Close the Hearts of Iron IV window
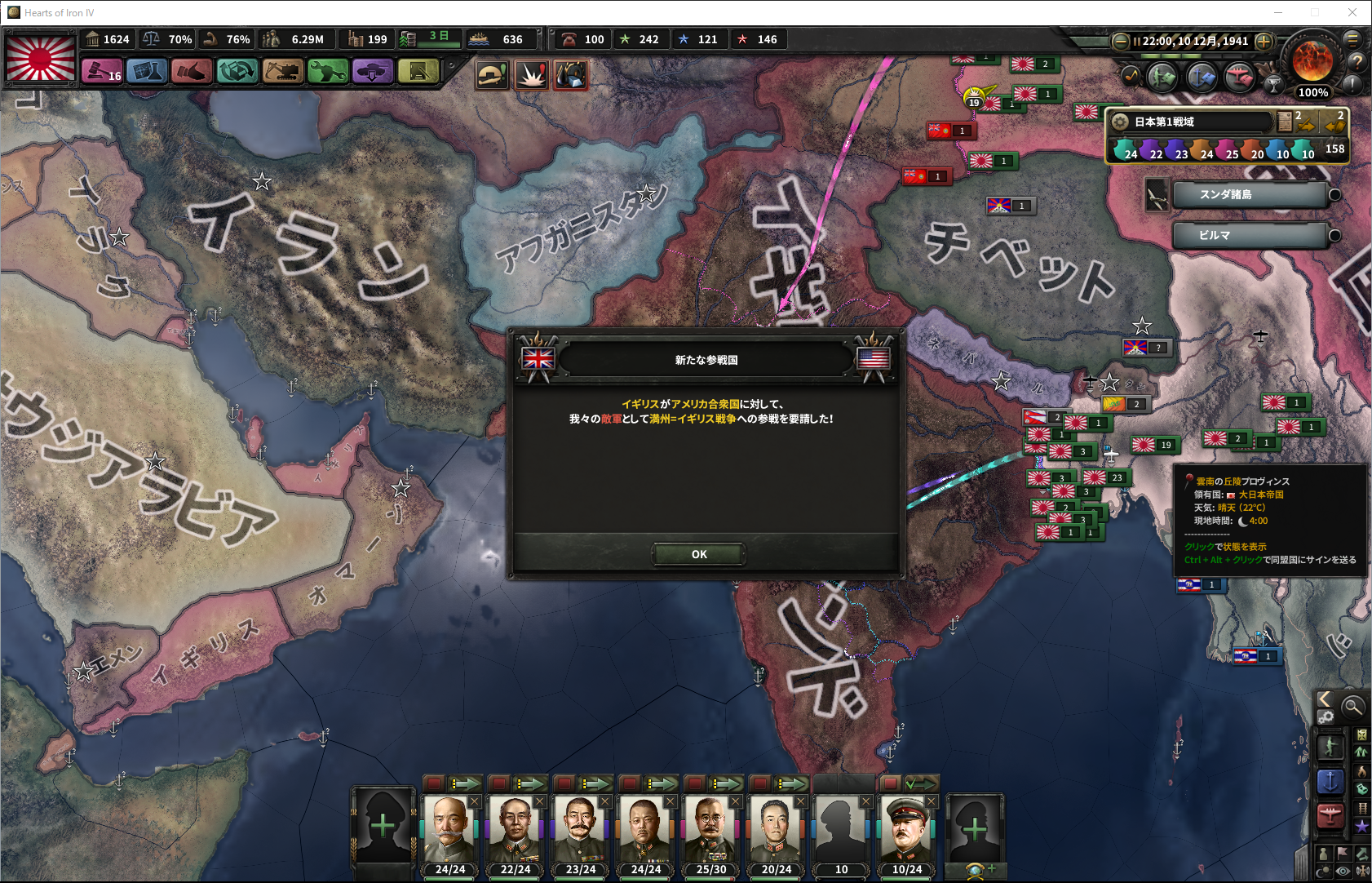The width and height of the screenshot is (1372, 883). (x=1352, y=12)
